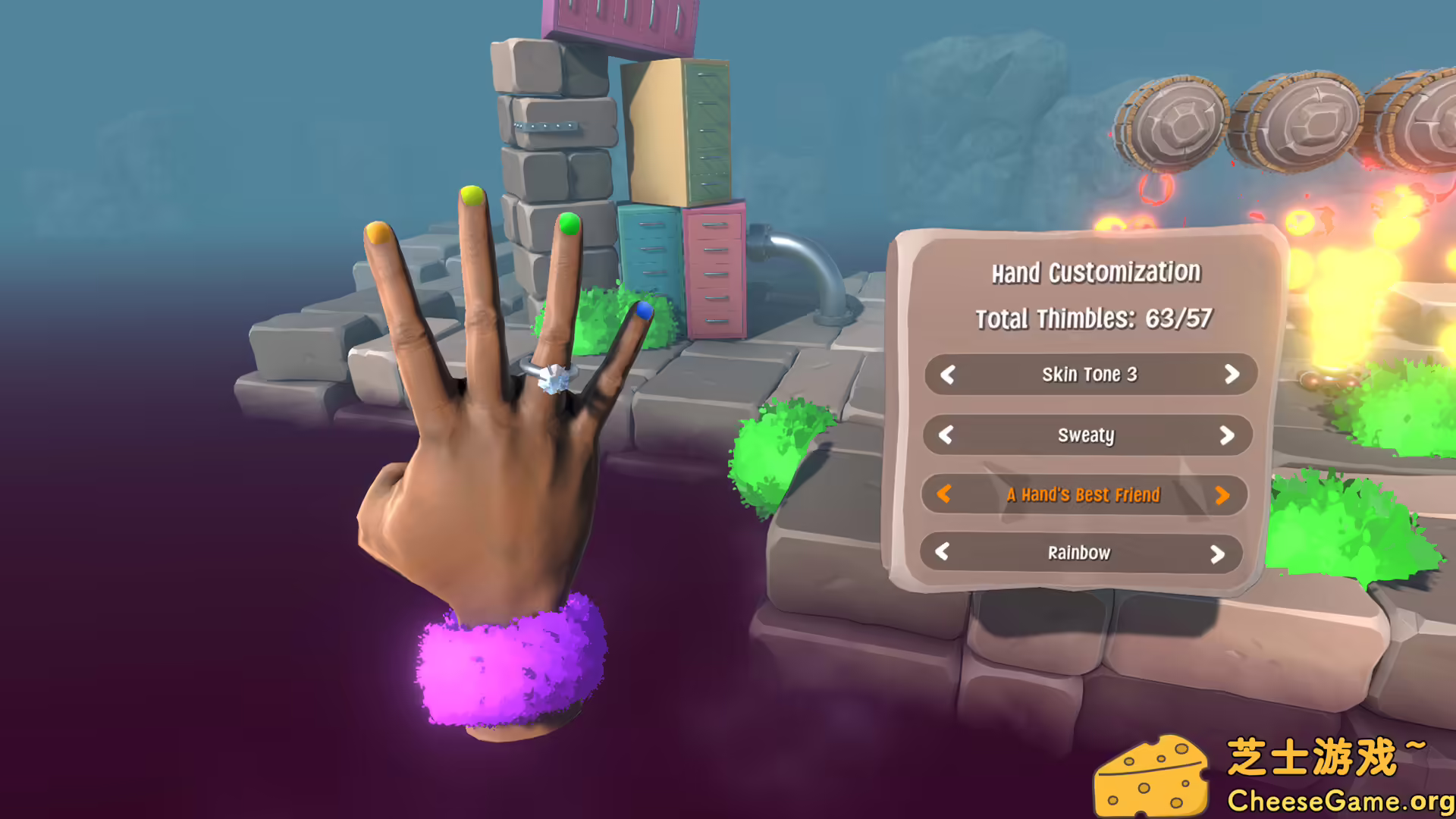Viewport: 1456px width, 819px height.
Task: Select the highlighted A Hand's Best Friend option
Action: click(x=1083, y=495)
